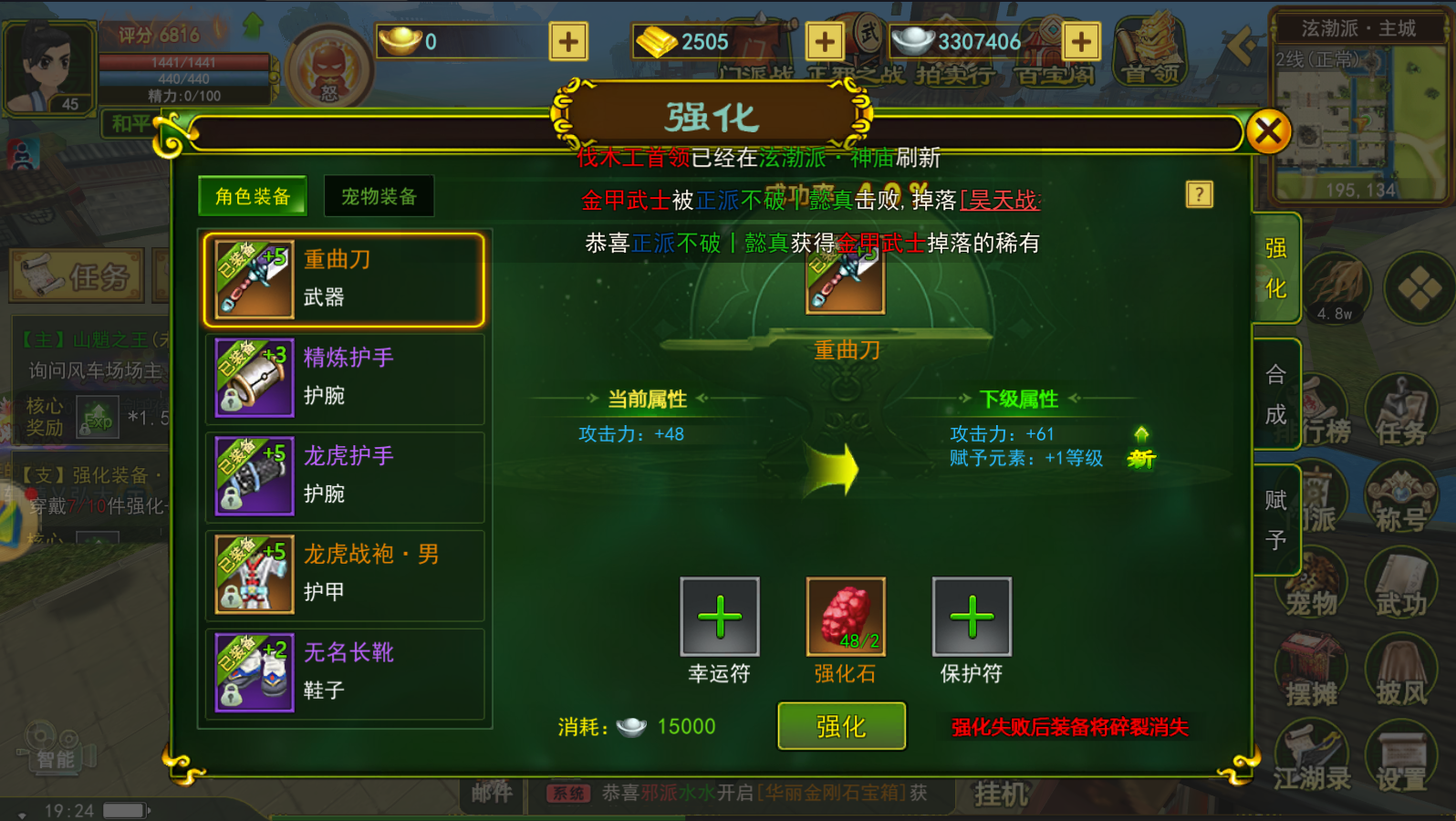Switch to the 角色装备 tab
The height and width of the screenshot is (821, 1456).
pyautogui.click(x=253, y=194)
